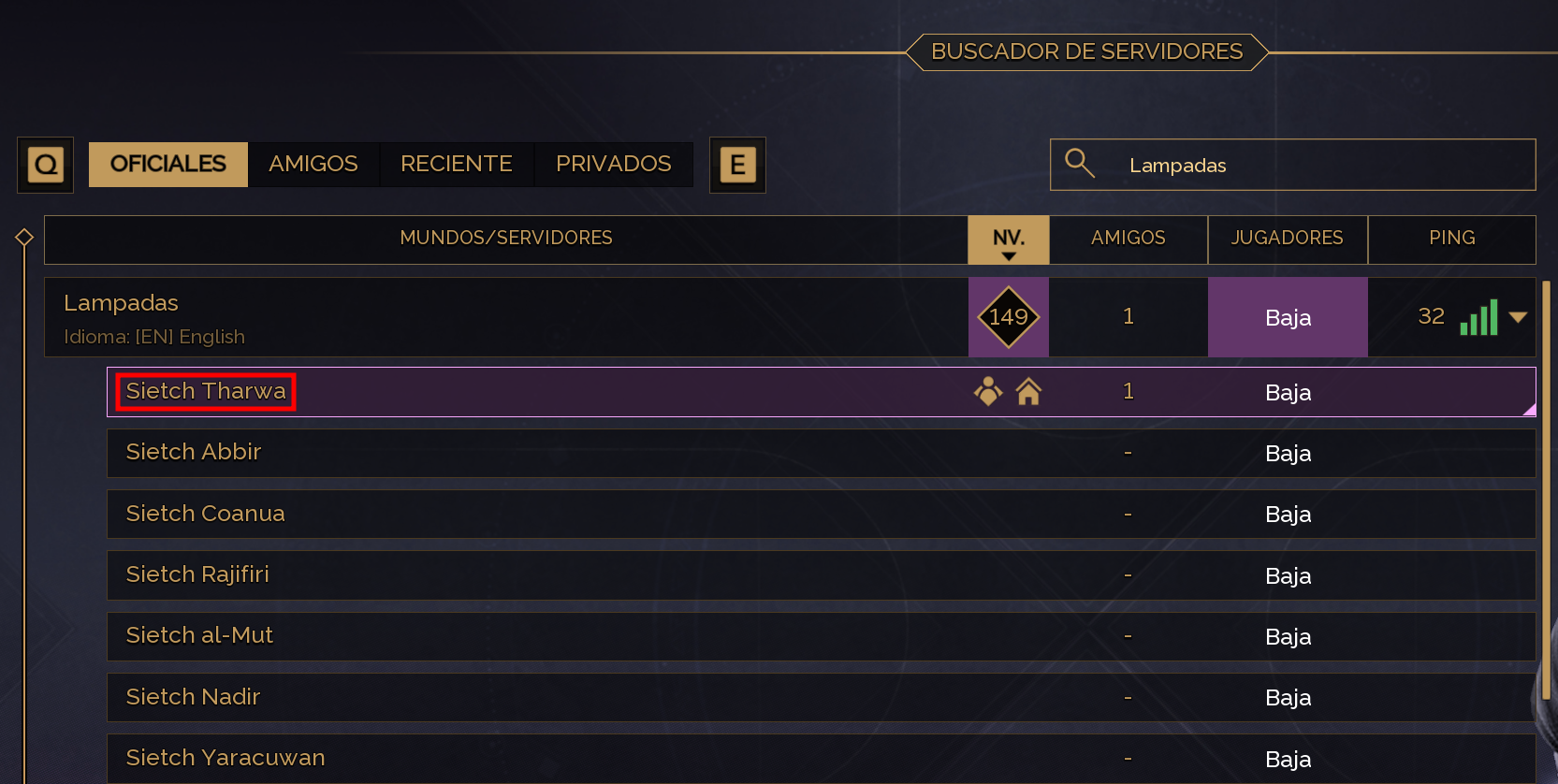Click the diamond marker beside the server list
The height and width of the screenshot is (784, 1558).
tap(24, 237)
